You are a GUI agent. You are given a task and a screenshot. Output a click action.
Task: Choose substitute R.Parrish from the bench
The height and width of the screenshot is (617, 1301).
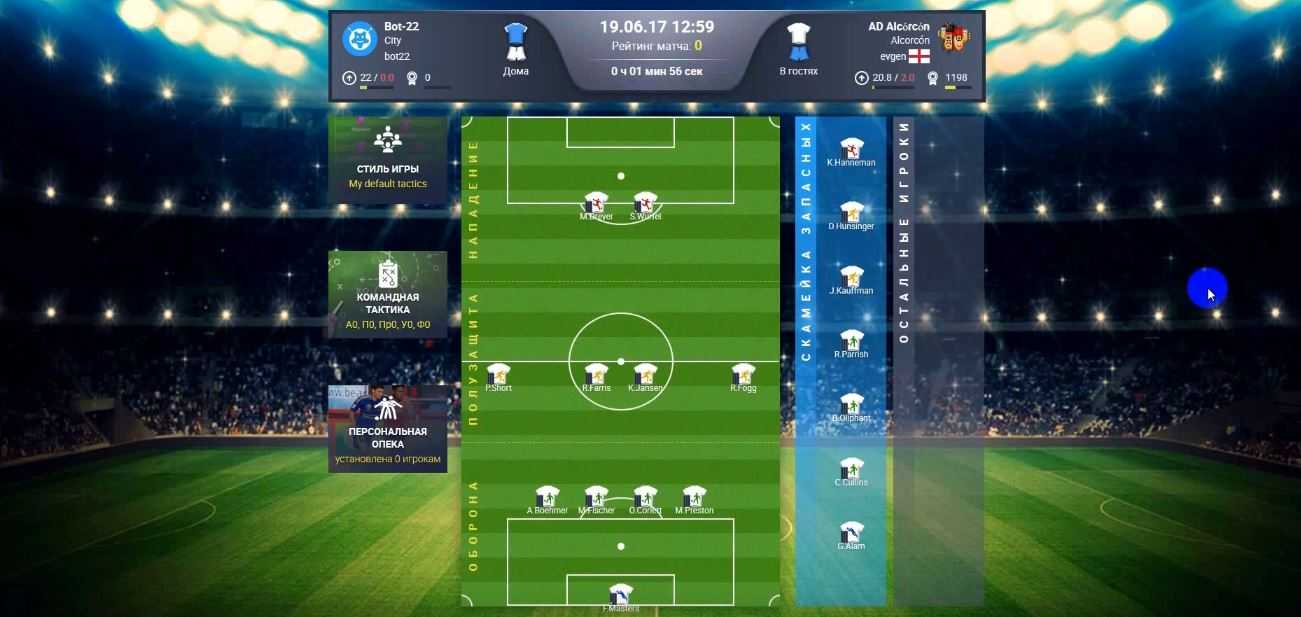tap(851, 342)
